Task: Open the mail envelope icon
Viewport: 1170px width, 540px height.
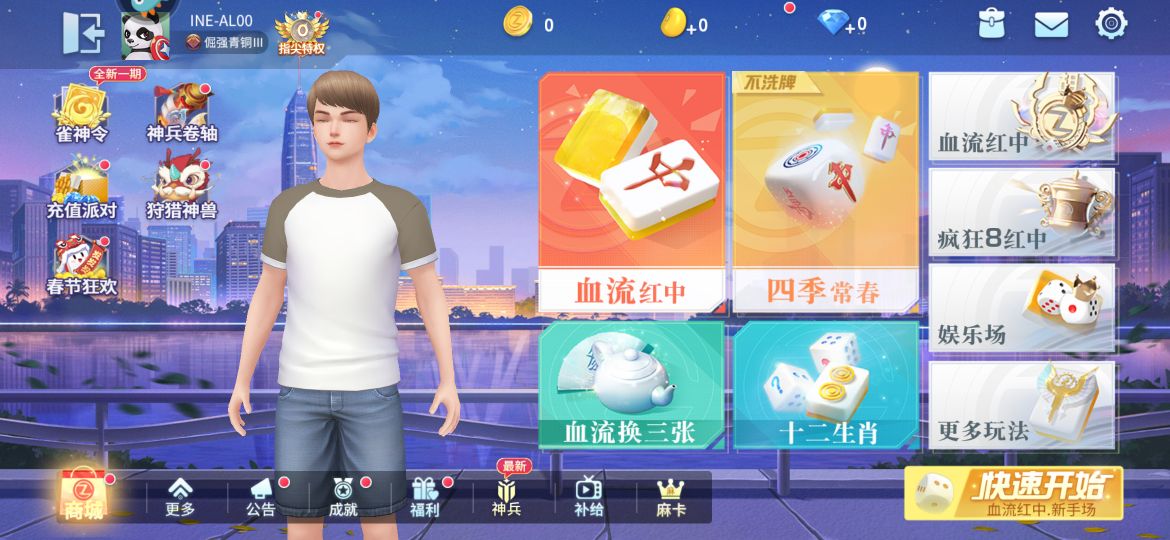Action: [1051, 25]
